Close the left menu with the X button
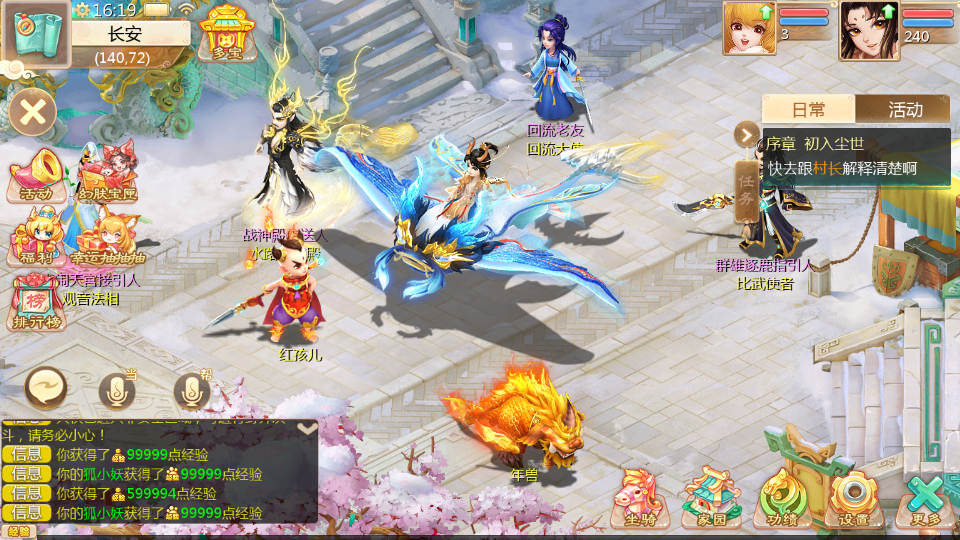The image size is (960, 540). pyautogui.click(x=33, y=110)
